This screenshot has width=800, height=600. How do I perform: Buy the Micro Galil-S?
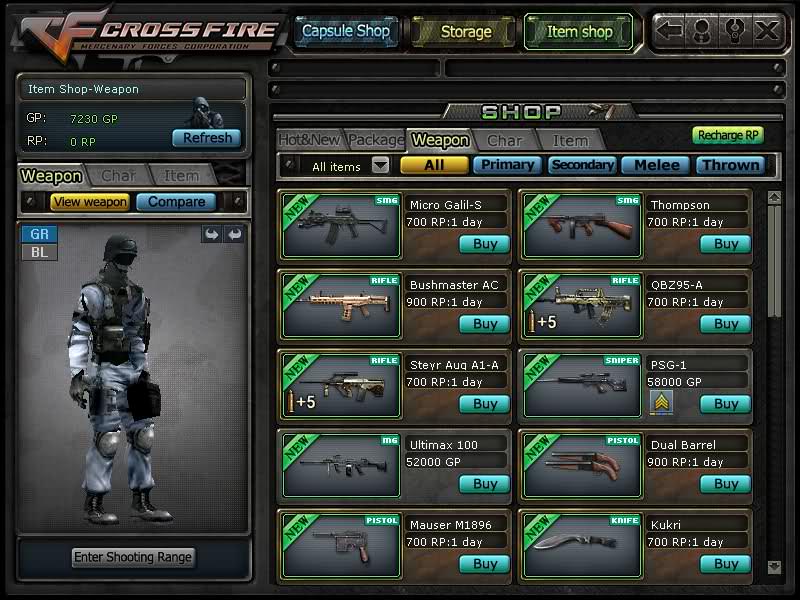pyautogui.click(x=484, y=244)
